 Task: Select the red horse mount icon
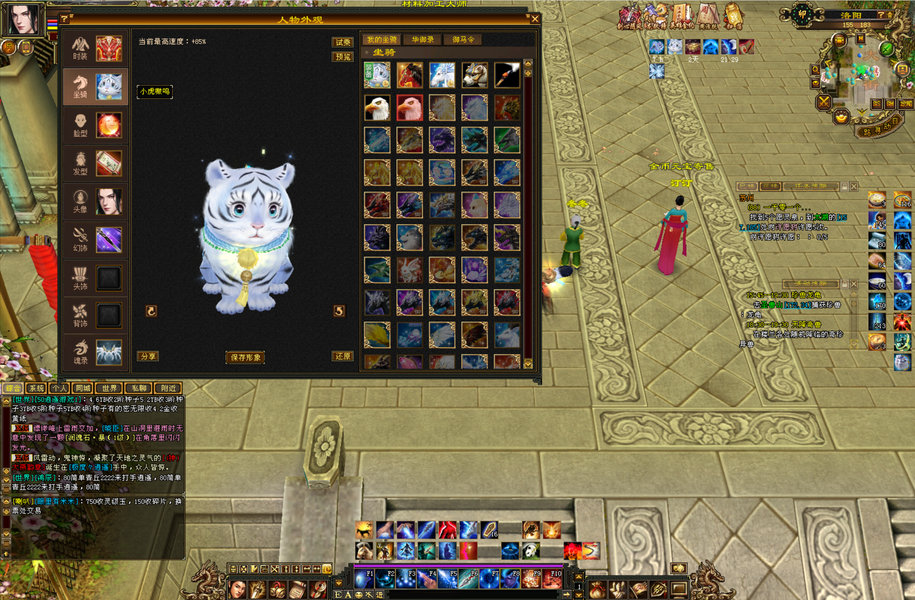410,76
